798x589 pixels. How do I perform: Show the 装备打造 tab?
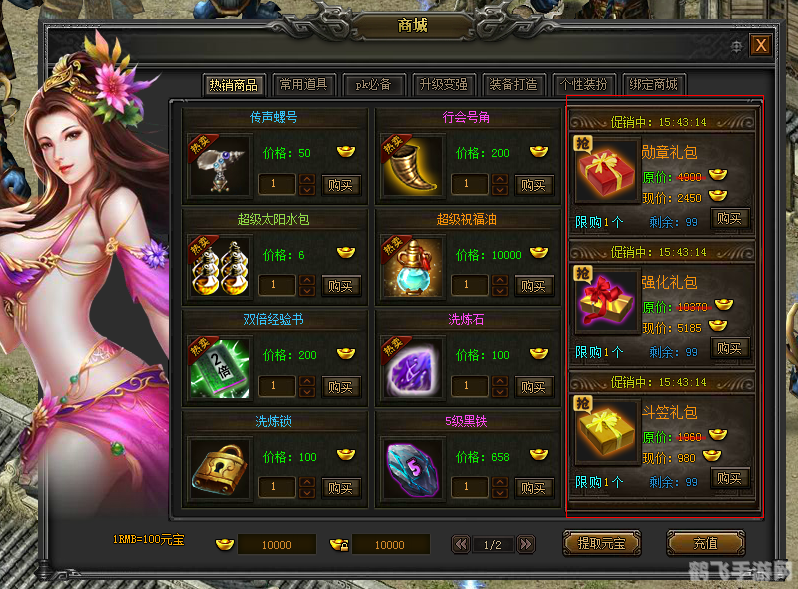pyautogui.click(x=513, y=85)
